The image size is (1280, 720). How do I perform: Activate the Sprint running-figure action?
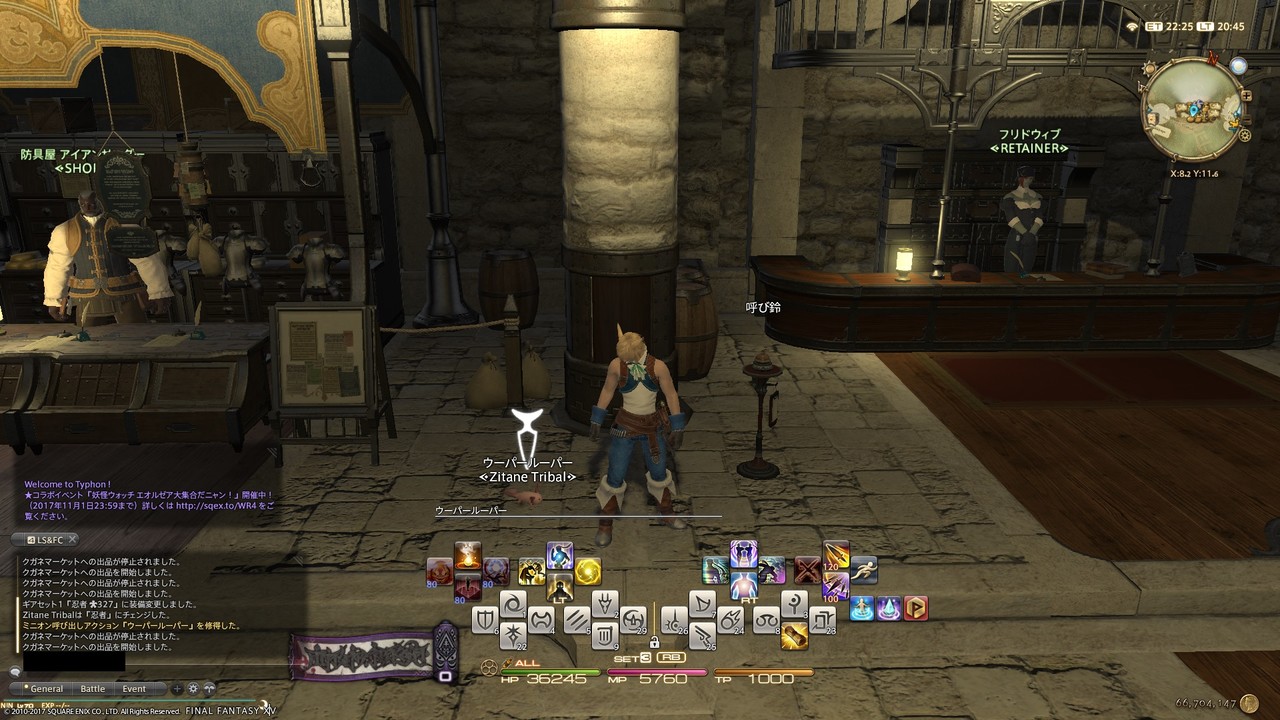864,570
